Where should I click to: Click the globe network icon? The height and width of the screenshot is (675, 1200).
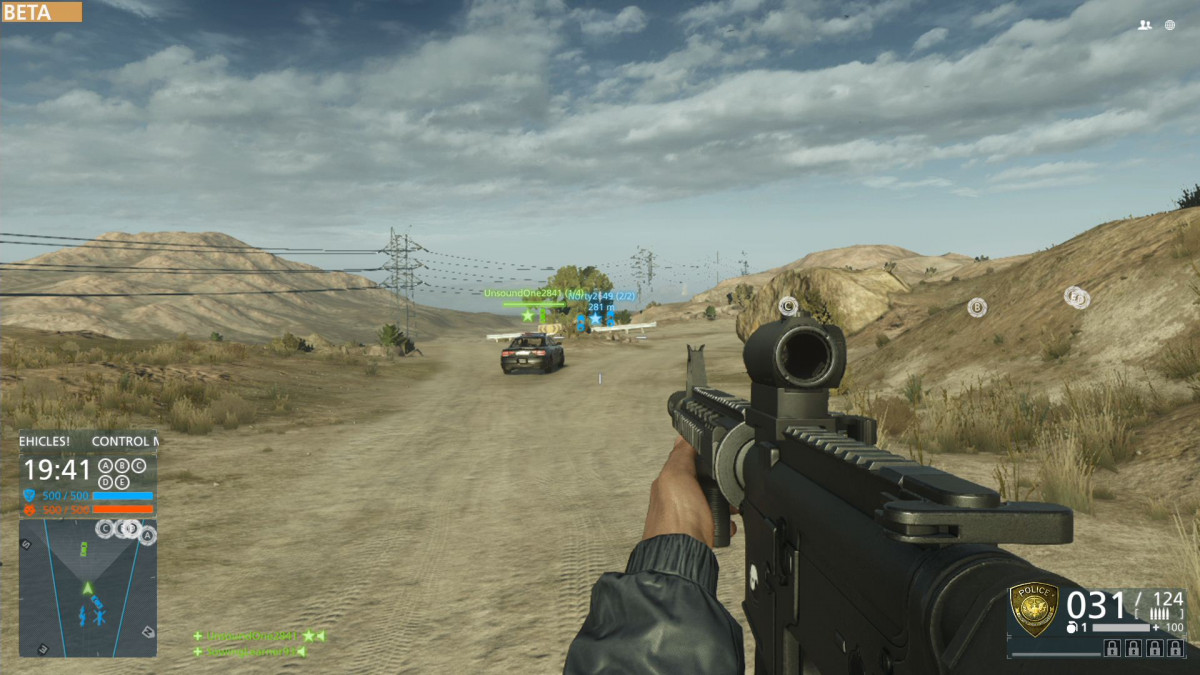point(1170,25)
